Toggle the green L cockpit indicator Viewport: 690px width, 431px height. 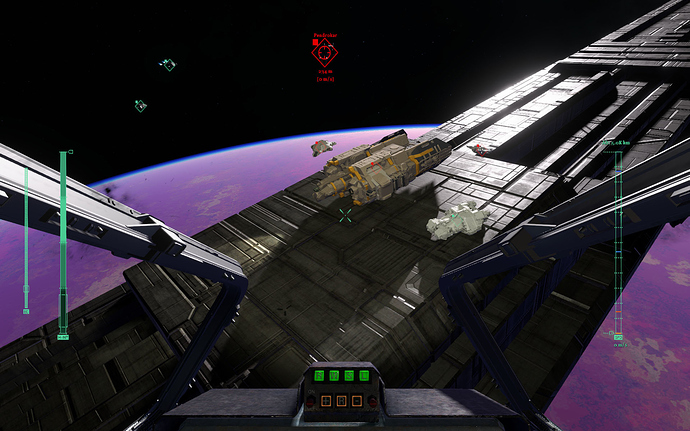(x=364, y=376)
